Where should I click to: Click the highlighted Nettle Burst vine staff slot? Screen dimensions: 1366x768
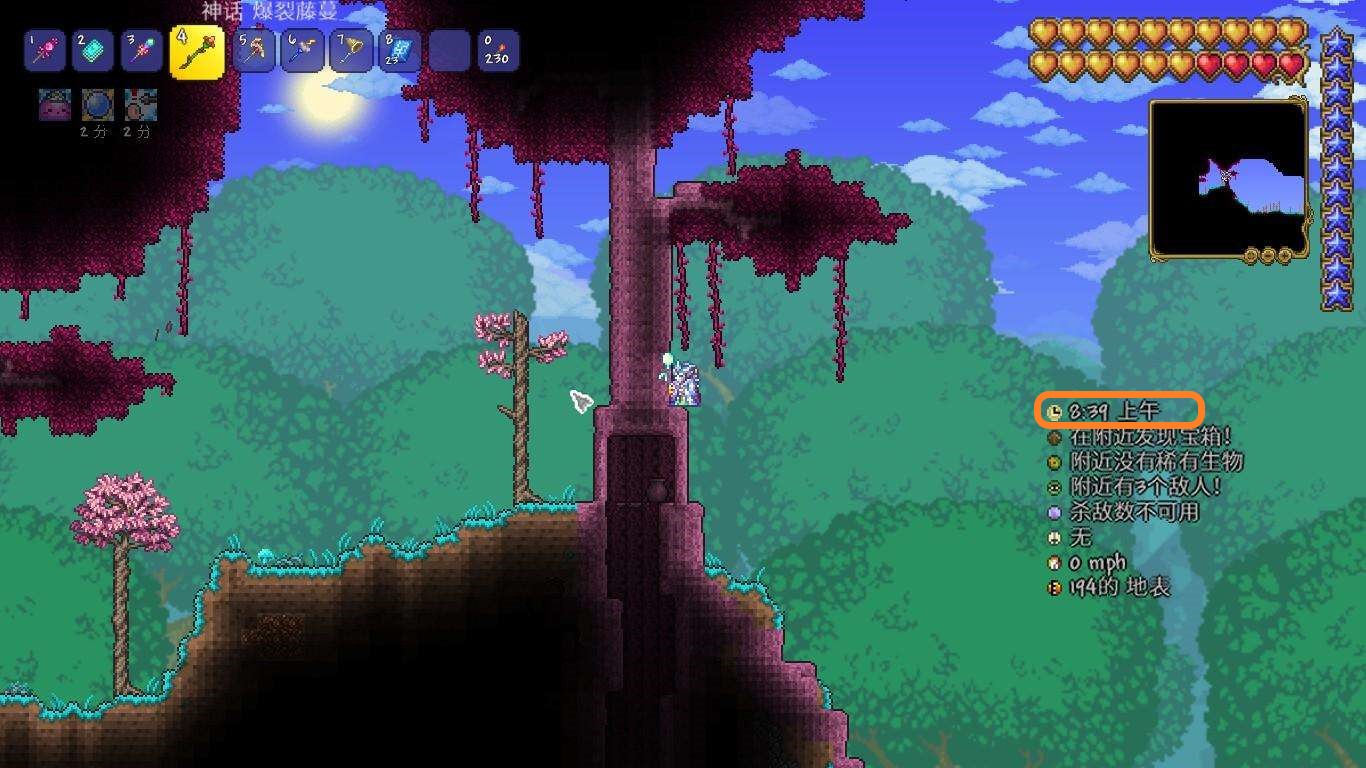coord(196,52)
